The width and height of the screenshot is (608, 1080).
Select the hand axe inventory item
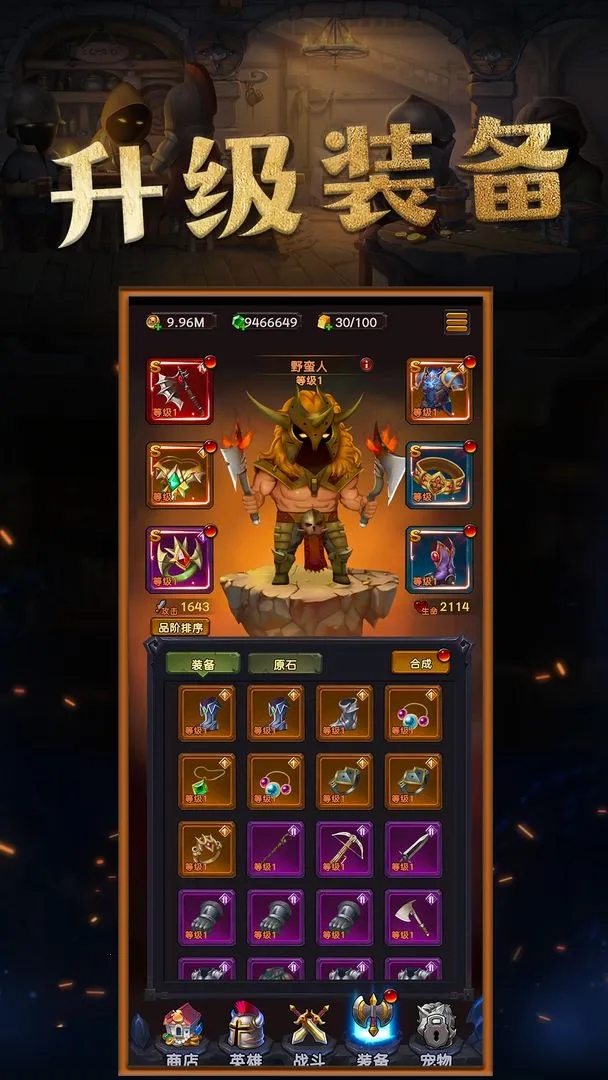413,917
